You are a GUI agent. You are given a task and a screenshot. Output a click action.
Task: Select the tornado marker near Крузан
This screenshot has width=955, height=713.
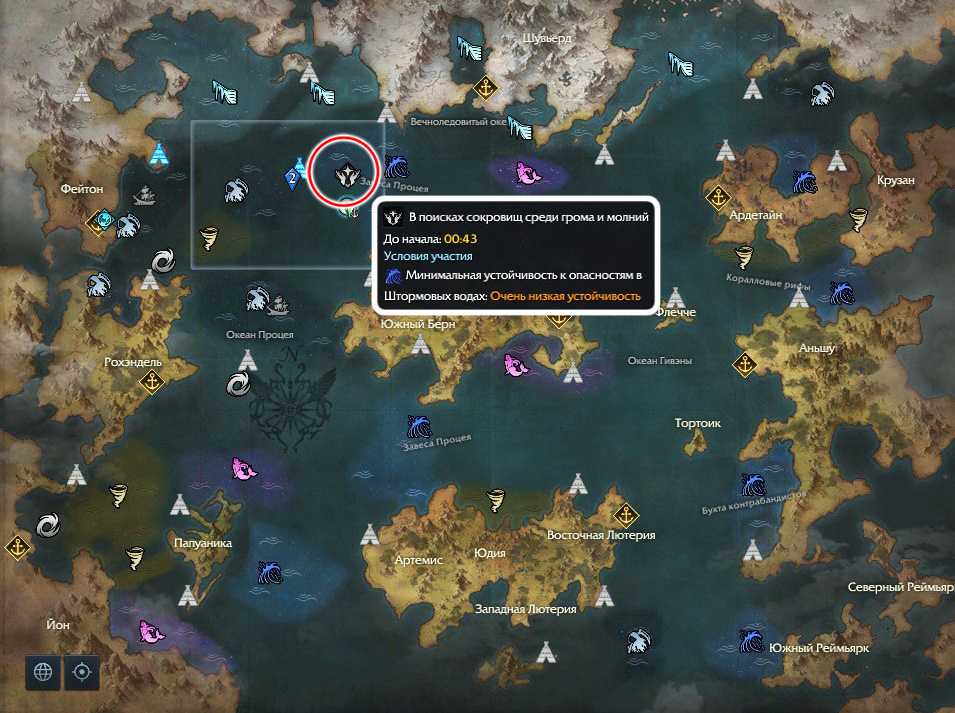(859, 219)
